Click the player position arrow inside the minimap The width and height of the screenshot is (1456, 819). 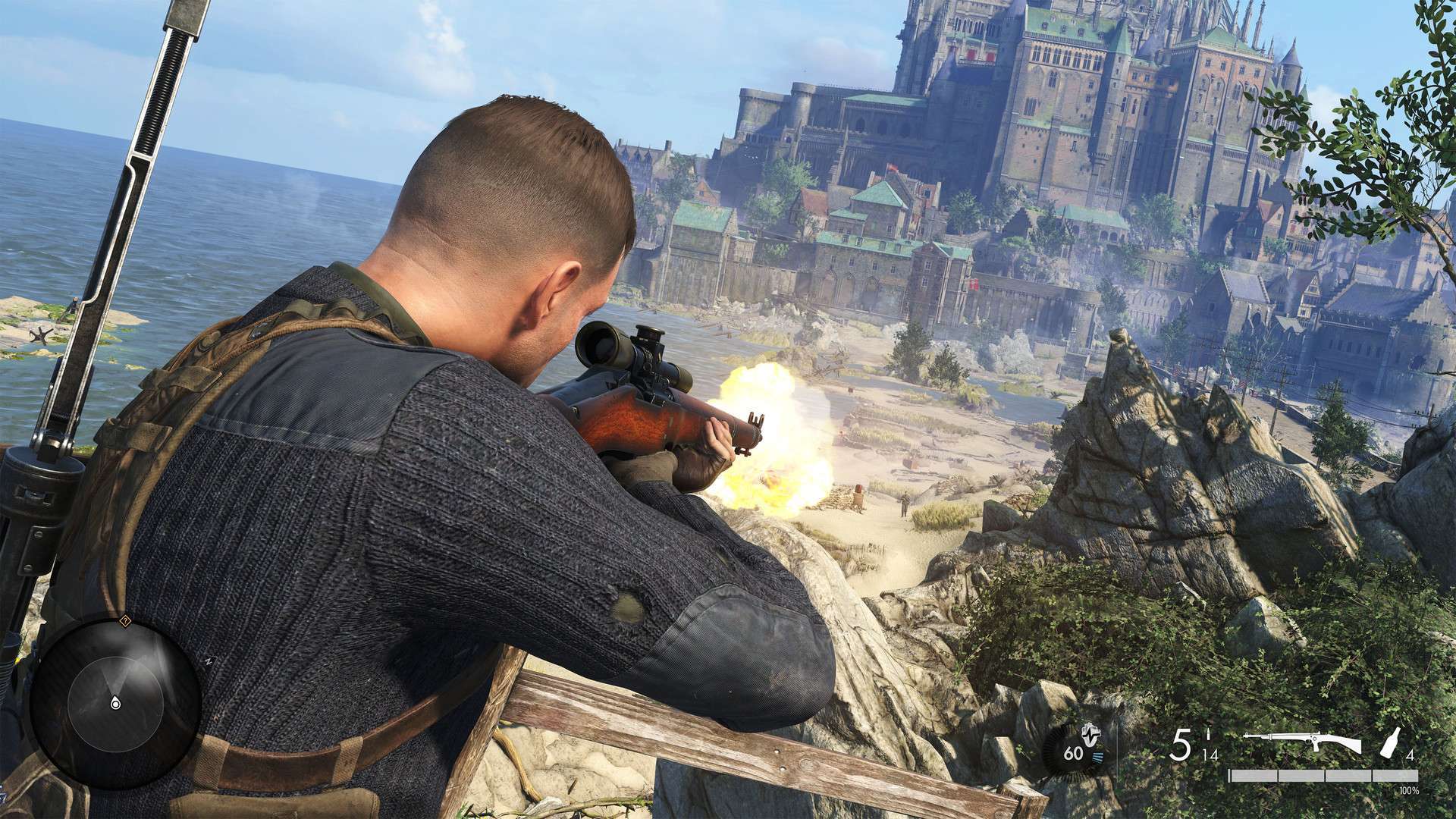tap(115, 703)
